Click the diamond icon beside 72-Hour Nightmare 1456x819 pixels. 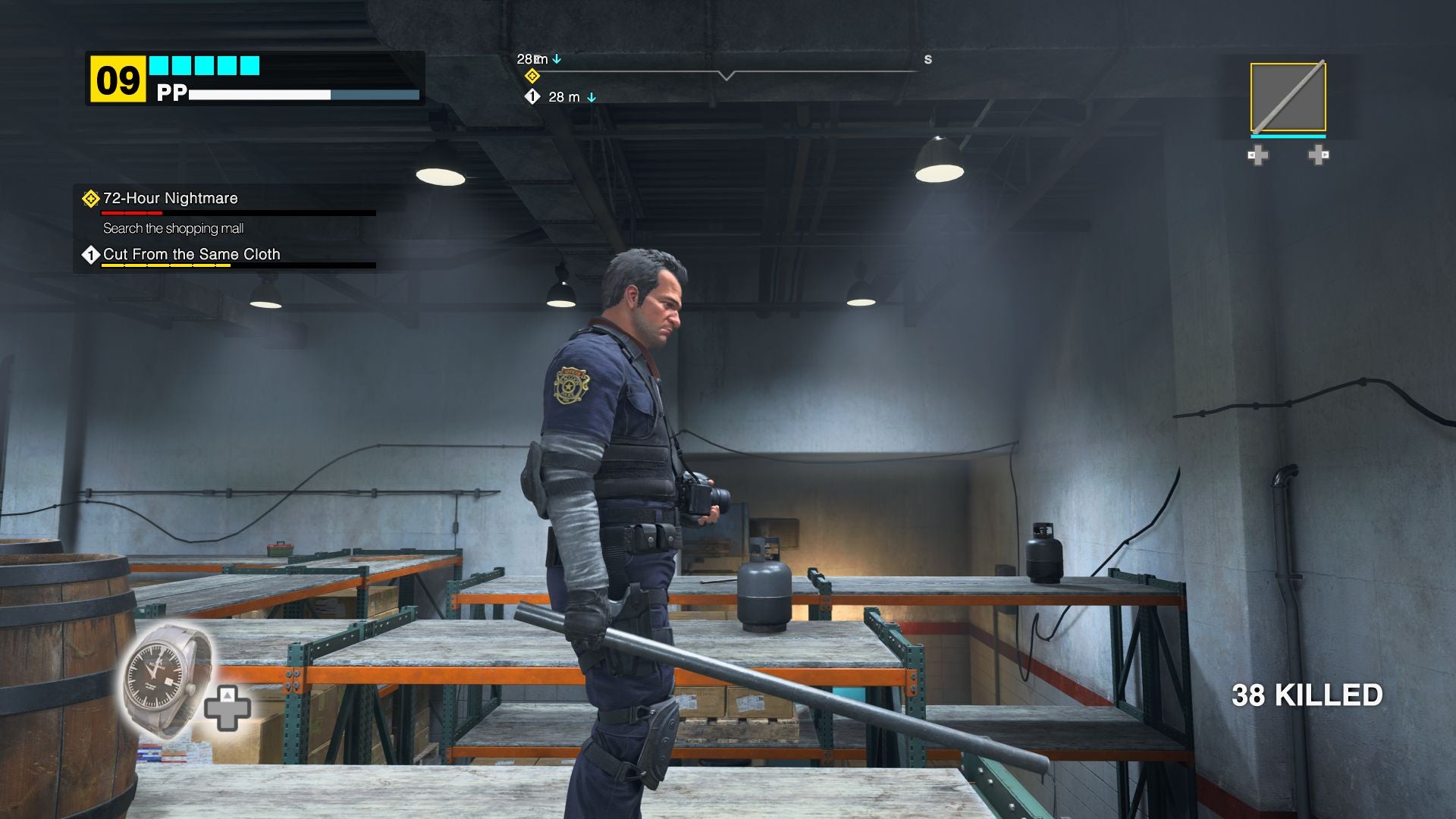point(90,197)
